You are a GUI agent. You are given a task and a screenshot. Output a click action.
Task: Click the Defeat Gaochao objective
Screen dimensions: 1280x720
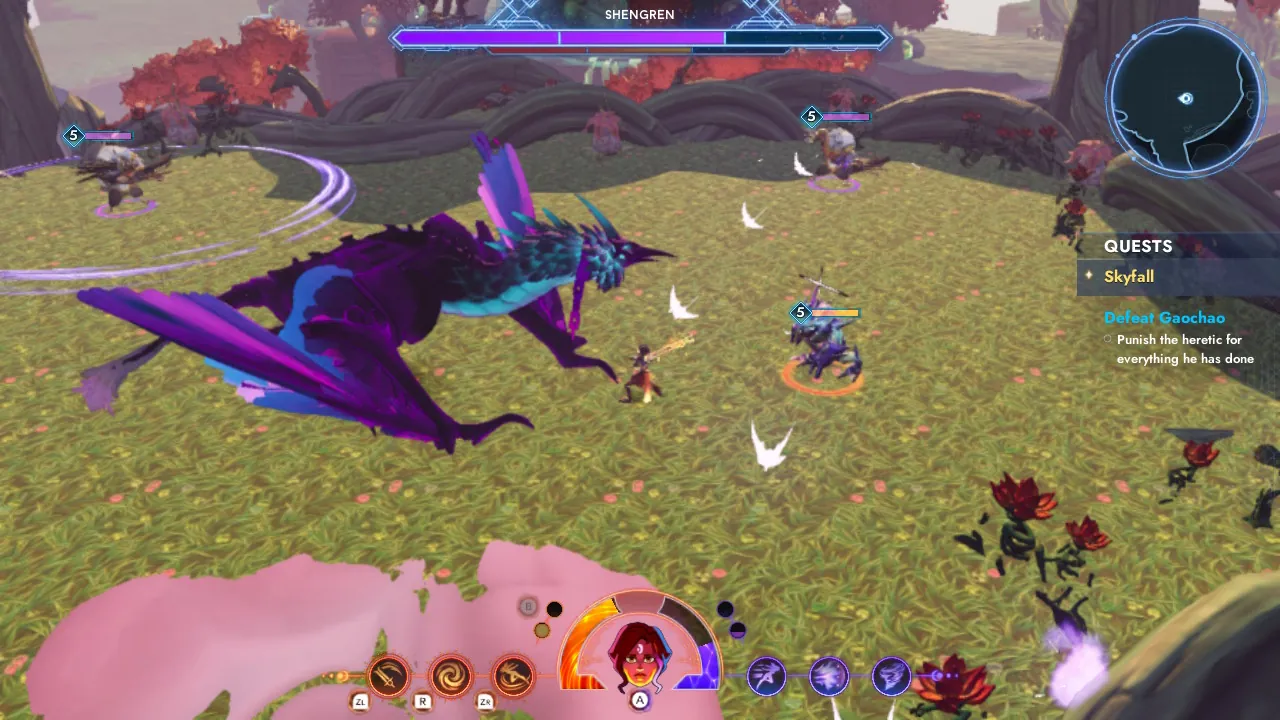click(x=1164, y=318)
